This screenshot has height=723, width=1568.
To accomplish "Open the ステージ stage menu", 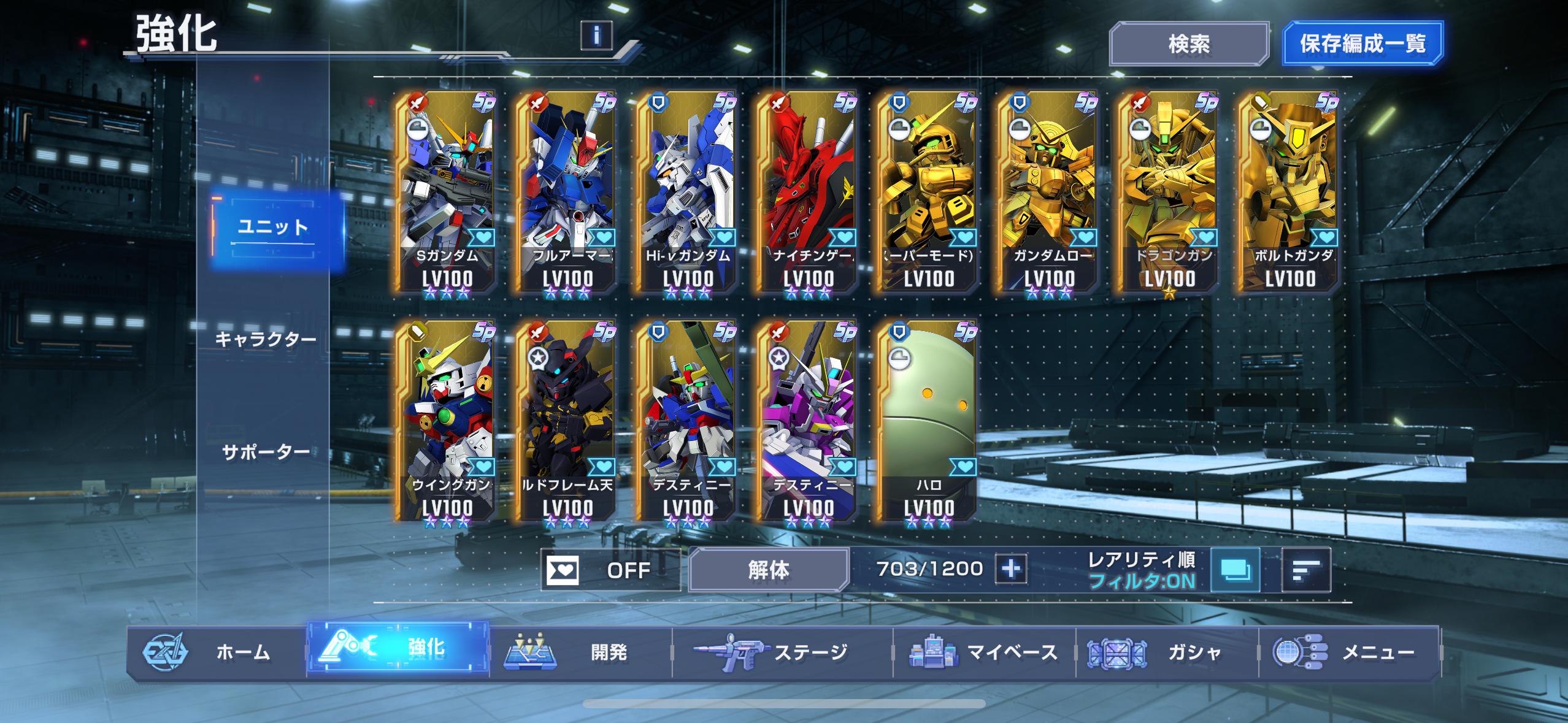I will click(x=782, y=652).
